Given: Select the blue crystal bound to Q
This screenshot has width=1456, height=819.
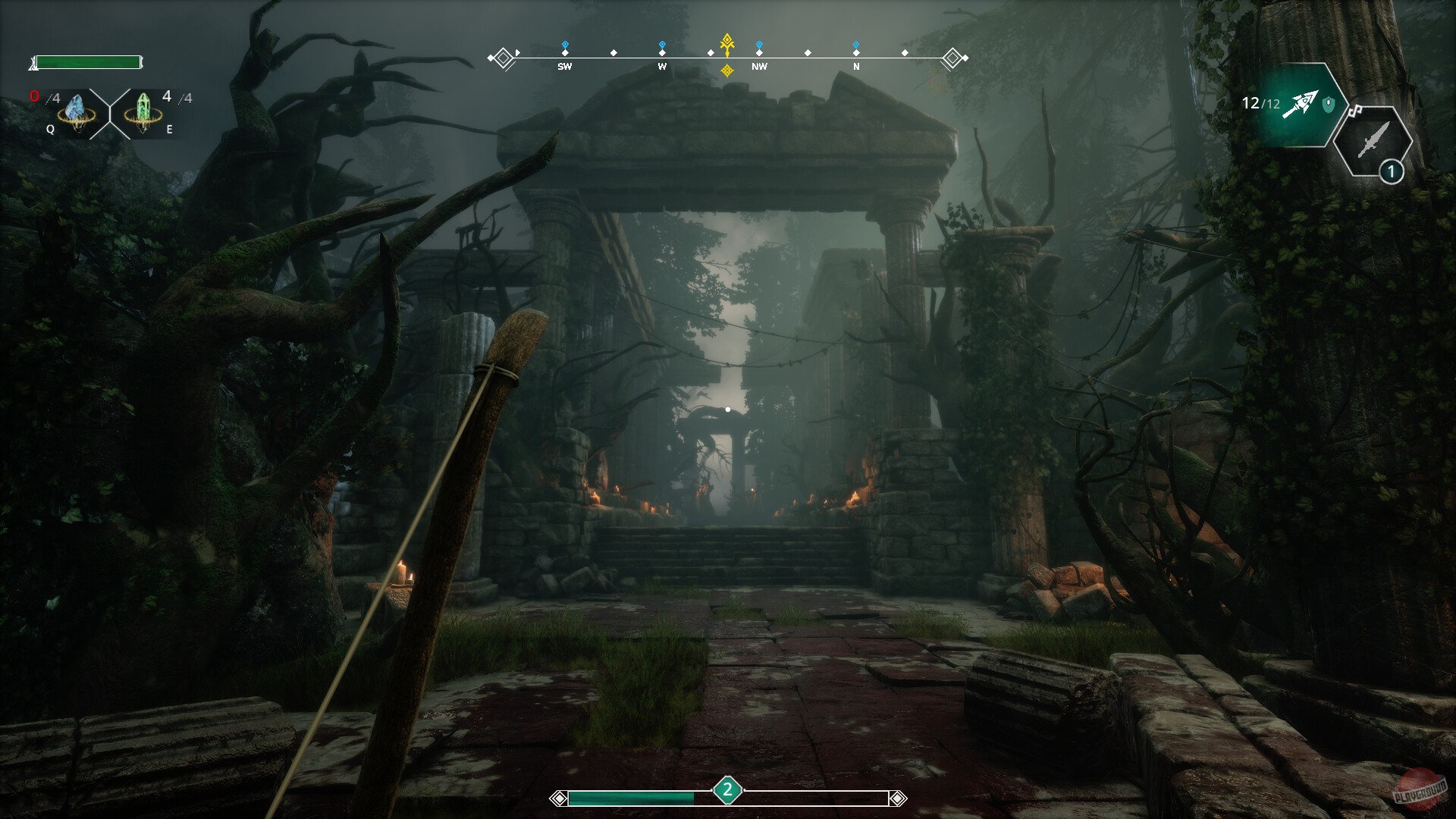Looking at the screenshot, I should 76,110.
